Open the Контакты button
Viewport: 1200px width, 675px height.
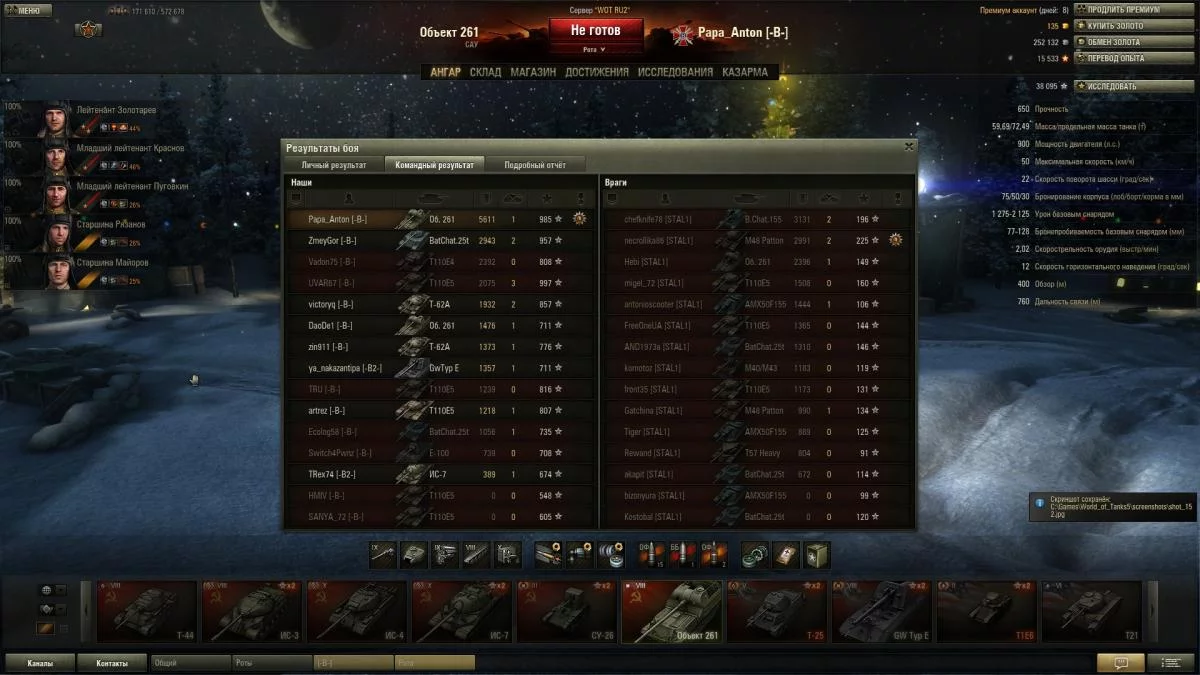[x=112, y=662]
